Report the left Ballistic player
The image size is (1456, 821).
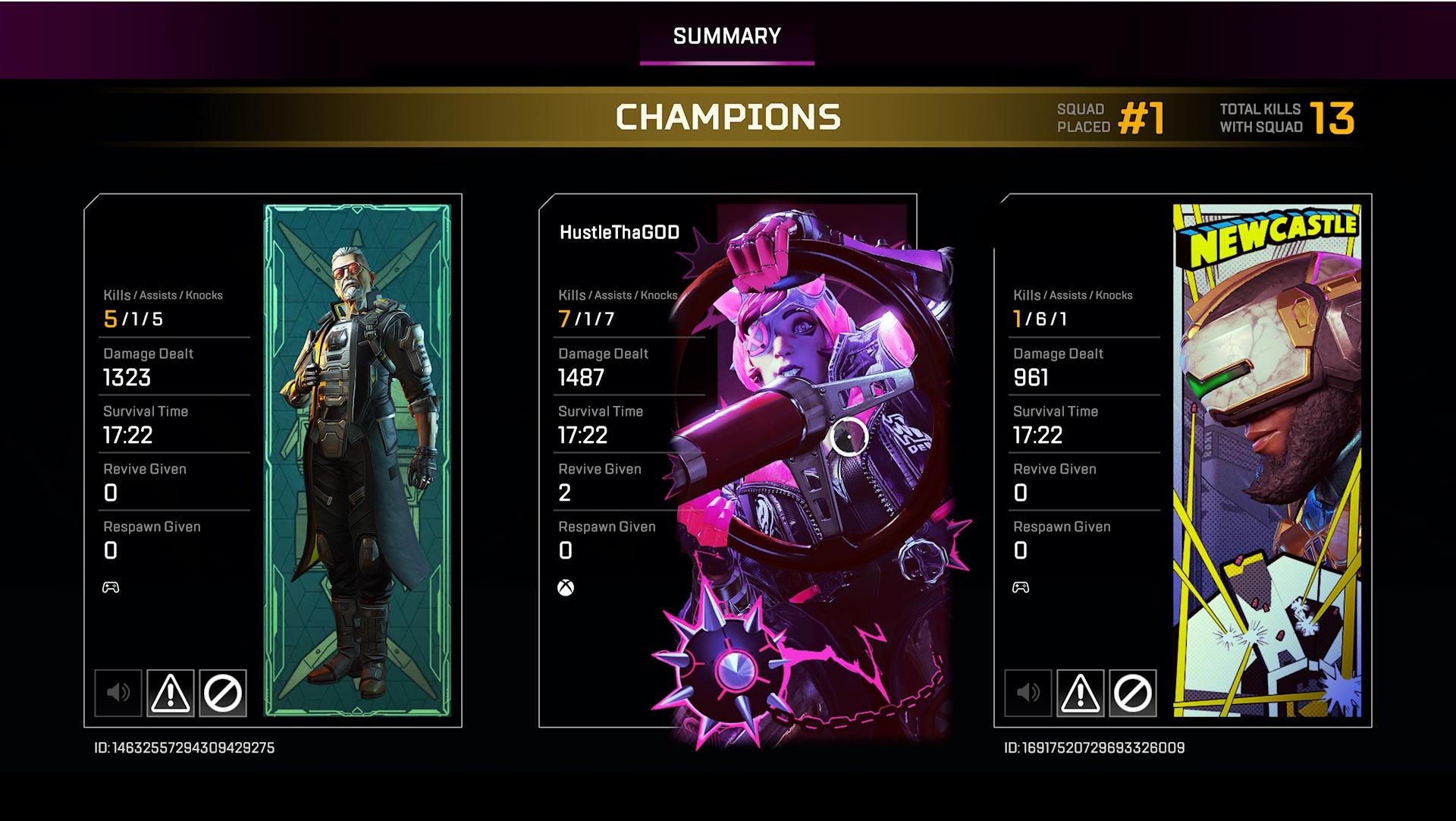pos(172,694)
